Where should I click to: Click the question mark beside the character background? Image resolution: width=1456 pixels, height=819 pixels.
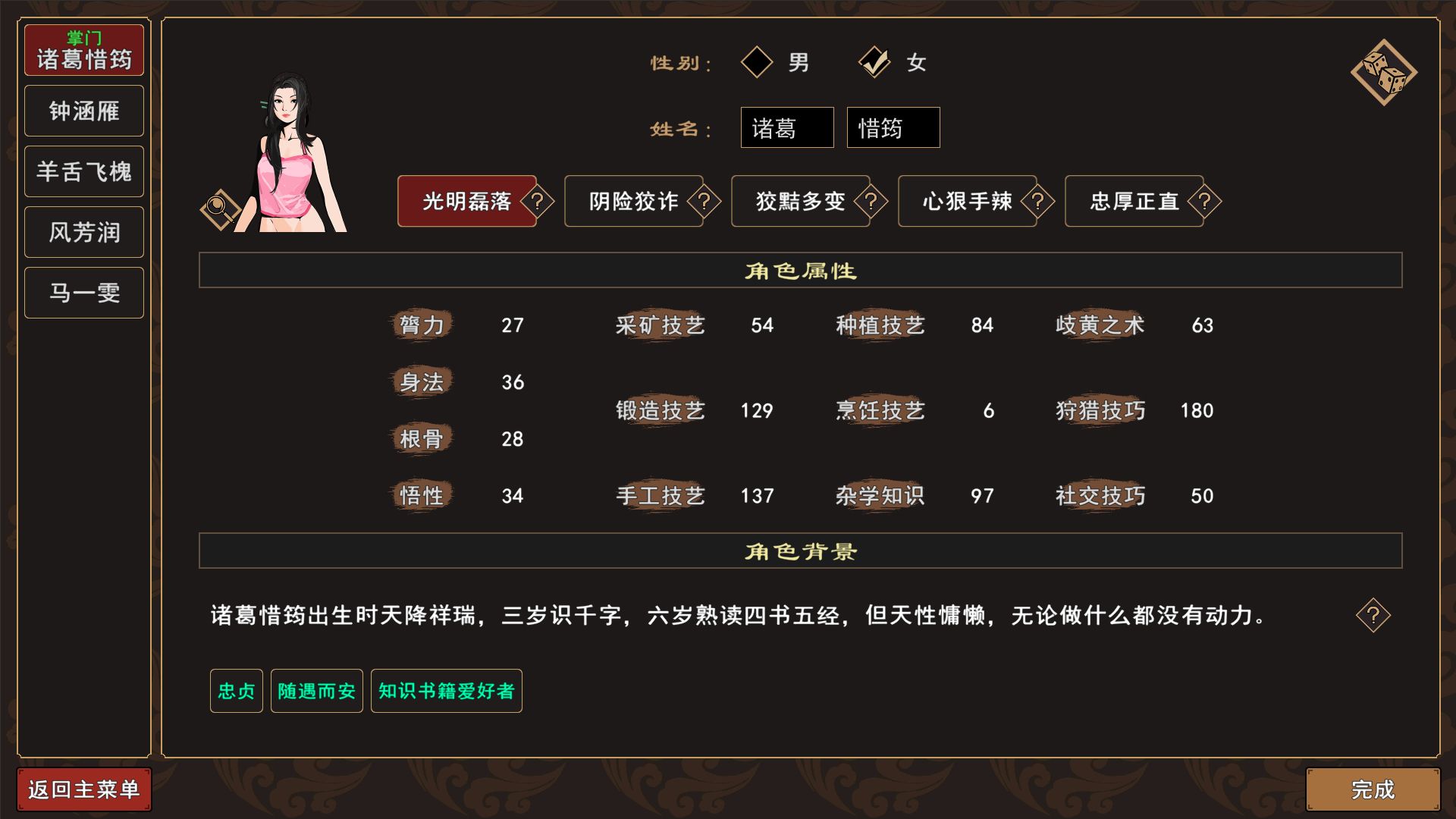pyautogui.click(x=1374, y=616)
